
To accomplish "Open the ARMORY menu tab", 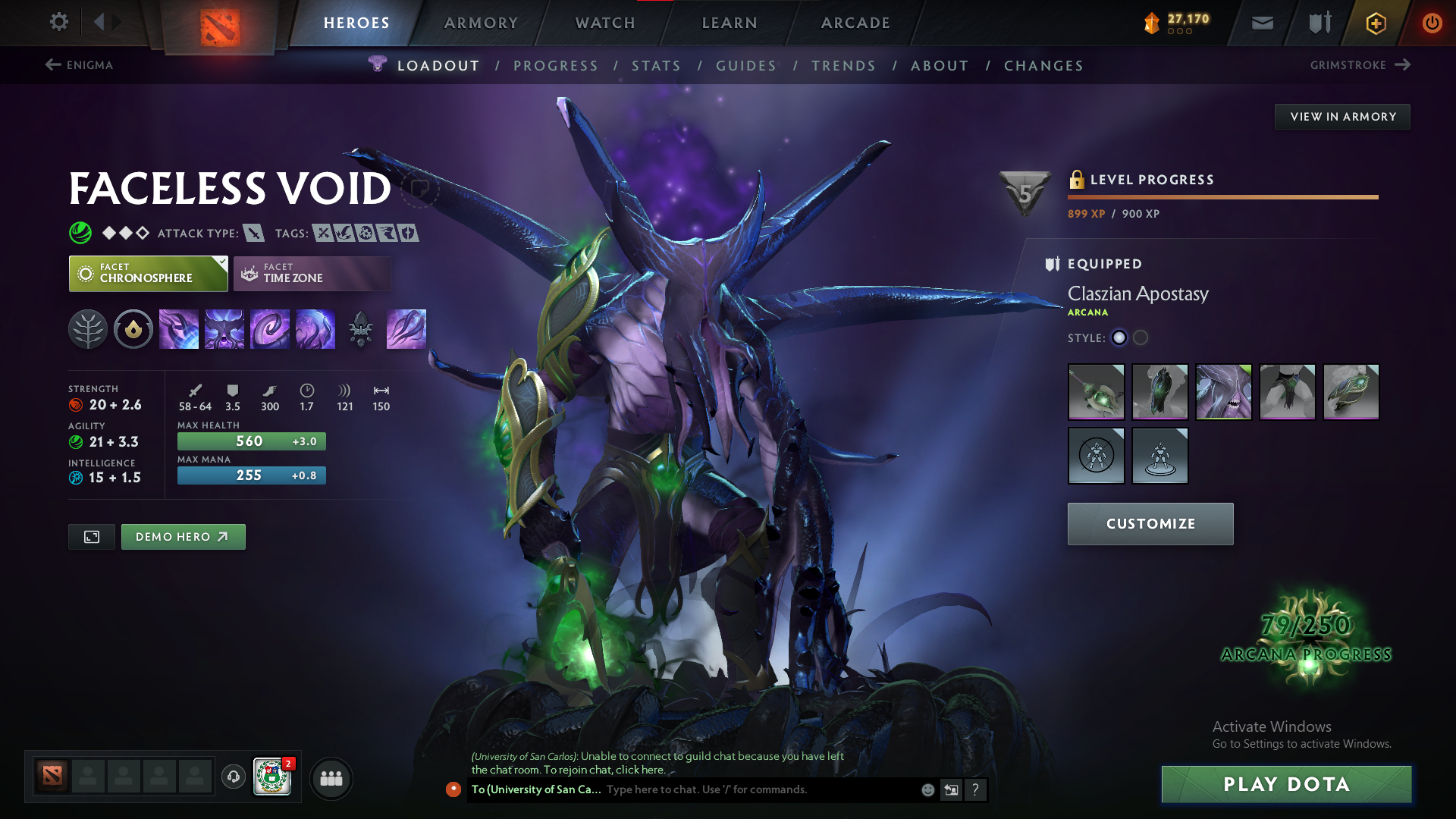I will tap(481, 23).
